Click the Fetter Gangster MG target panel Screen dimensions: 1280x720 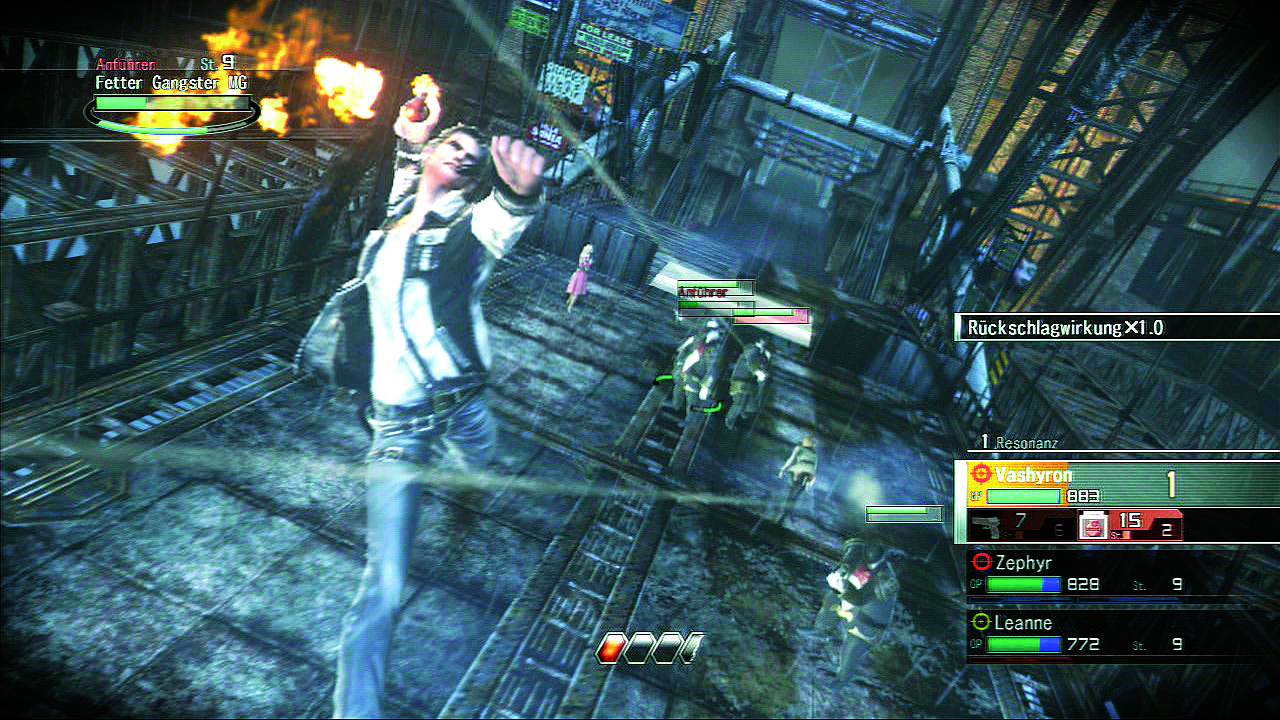coord(172,97)
